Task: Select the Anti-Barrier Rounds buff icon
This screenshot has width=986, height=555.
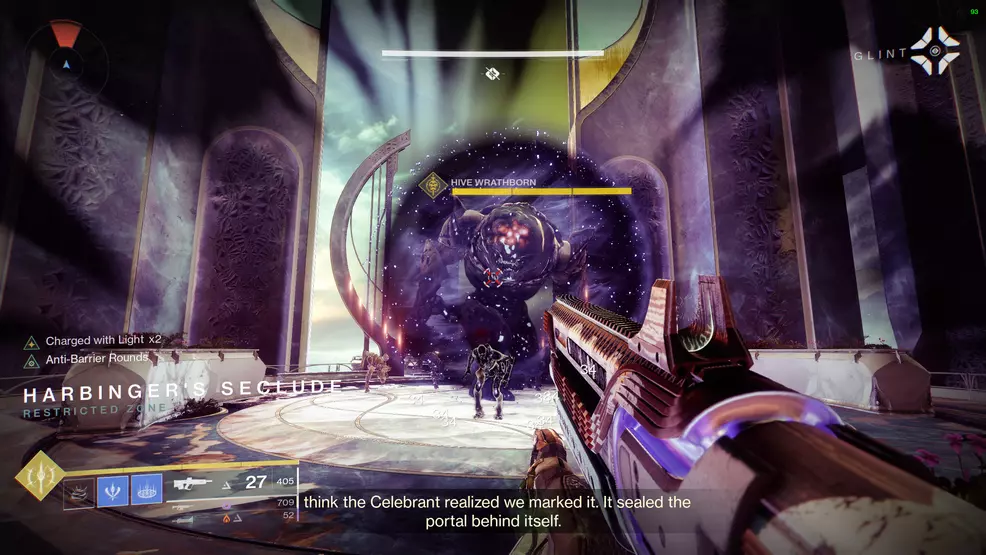Action: click(31, 360)
